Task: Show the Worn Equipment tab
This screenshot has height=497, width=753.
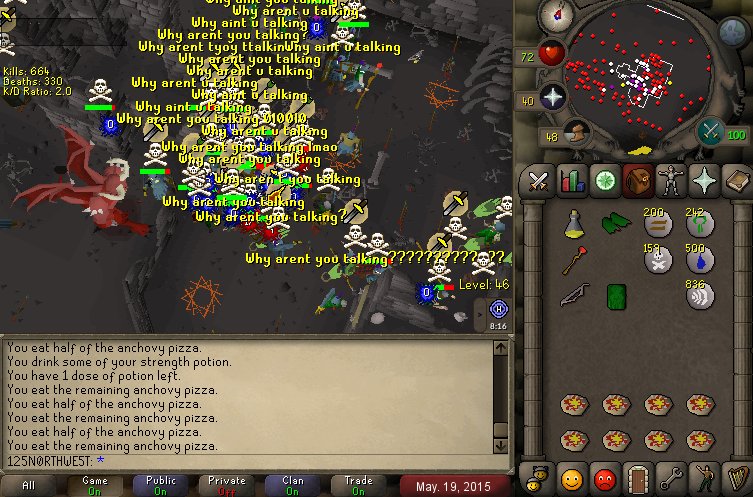Action: 671,181
